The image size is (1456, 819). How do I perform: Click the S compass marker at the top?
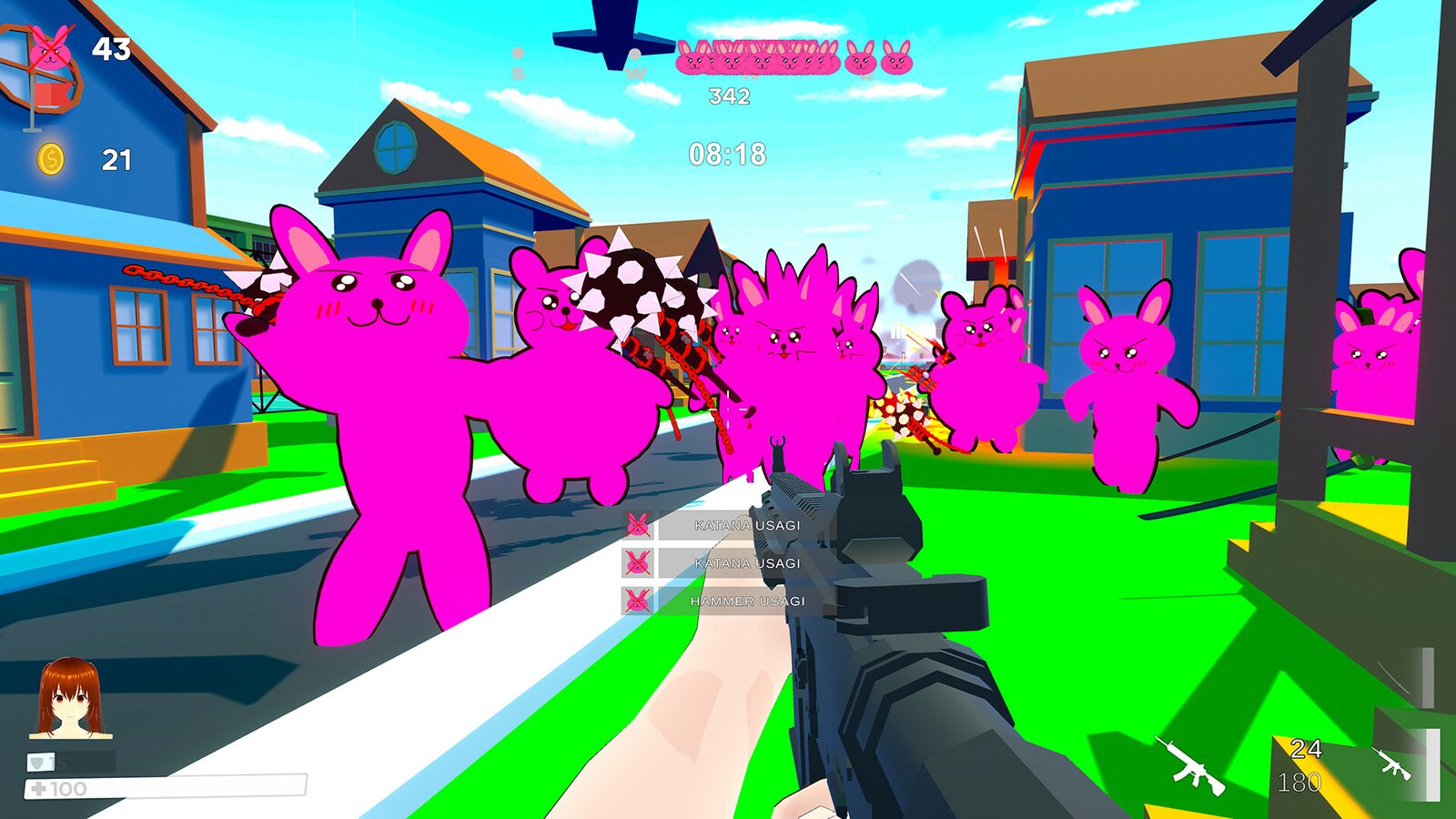519,73
